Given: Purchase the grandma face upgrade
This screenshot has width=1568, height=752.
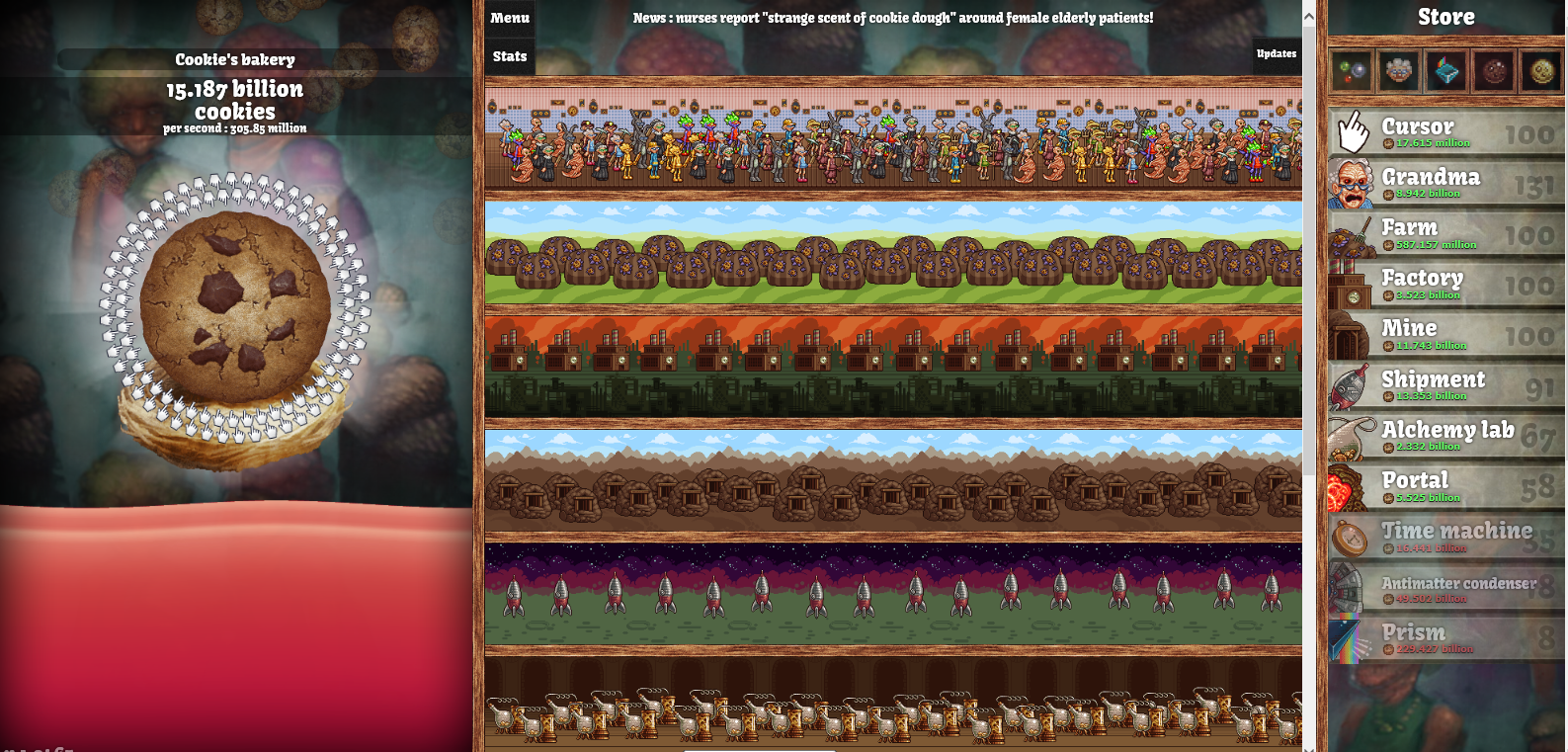Looking at the screenshot, I should [x=1399, y=71].
